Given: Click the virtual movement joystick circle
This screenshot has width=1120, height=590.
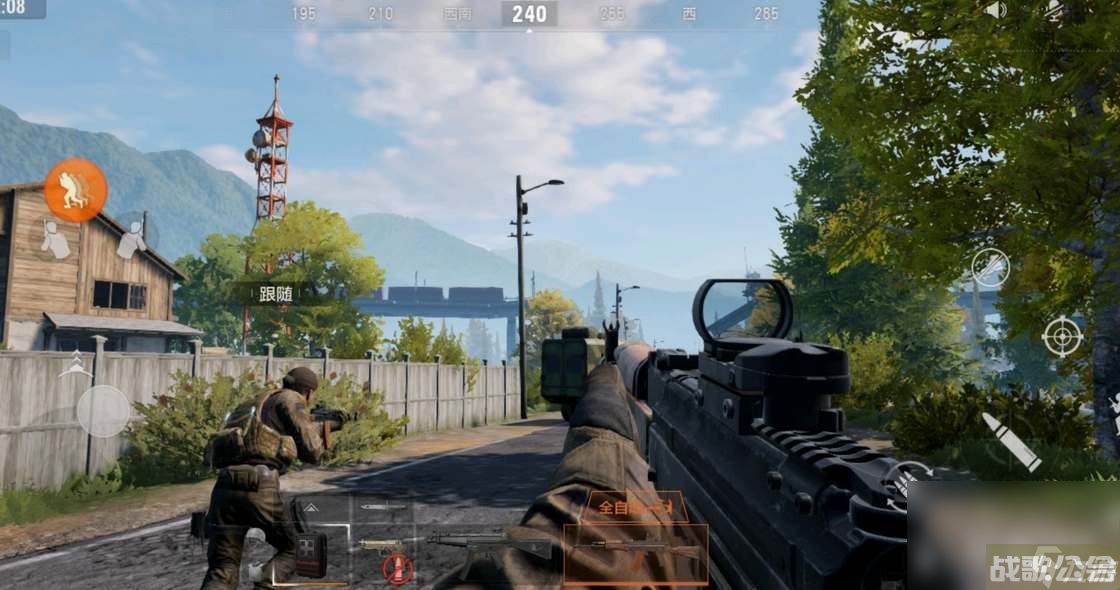Looking at the screenshot, I should (103, 411).
